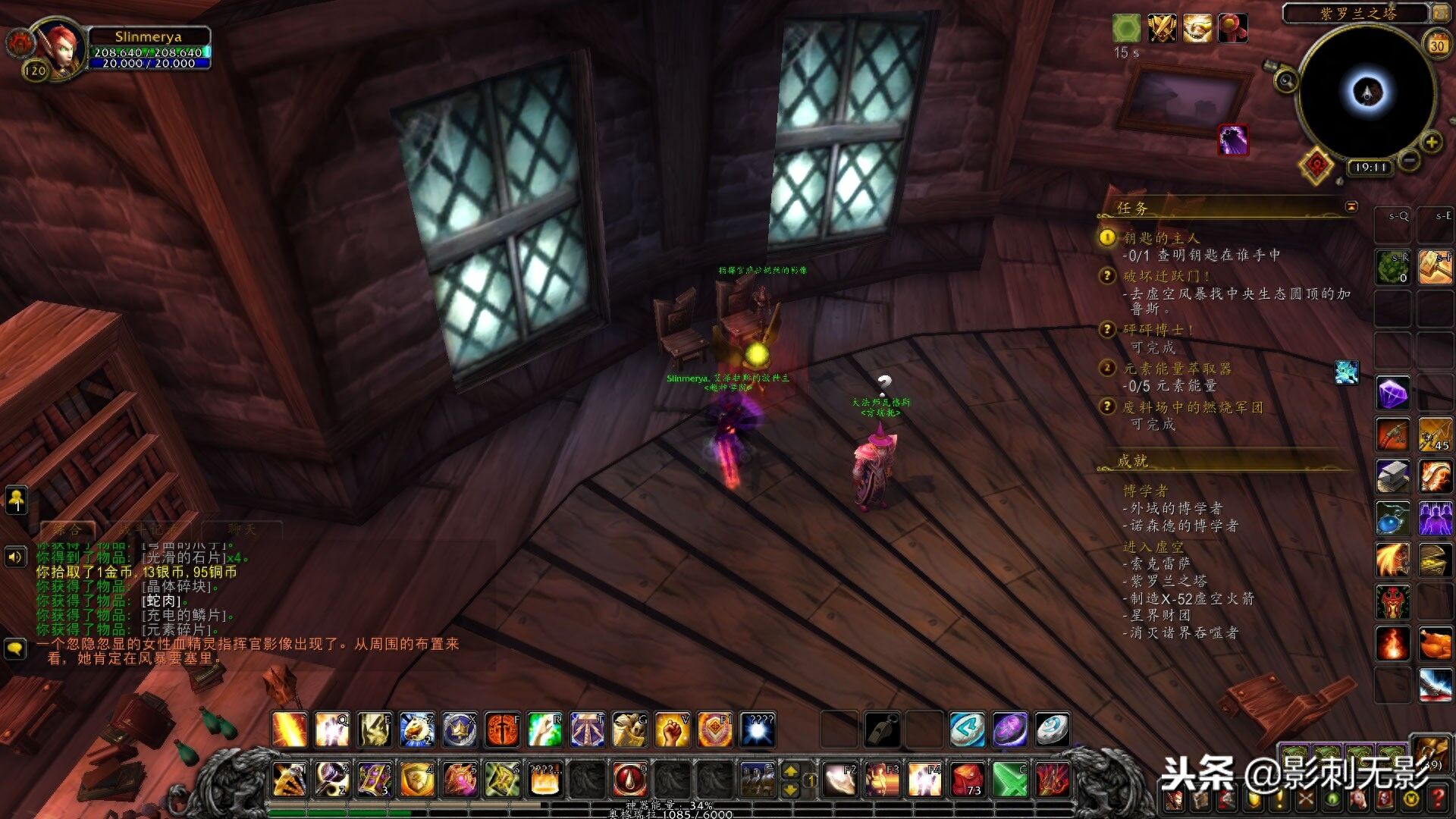Open the minimap
Screen dimensions: 1456x819
pyautogui.click(x=1367, y=93)
